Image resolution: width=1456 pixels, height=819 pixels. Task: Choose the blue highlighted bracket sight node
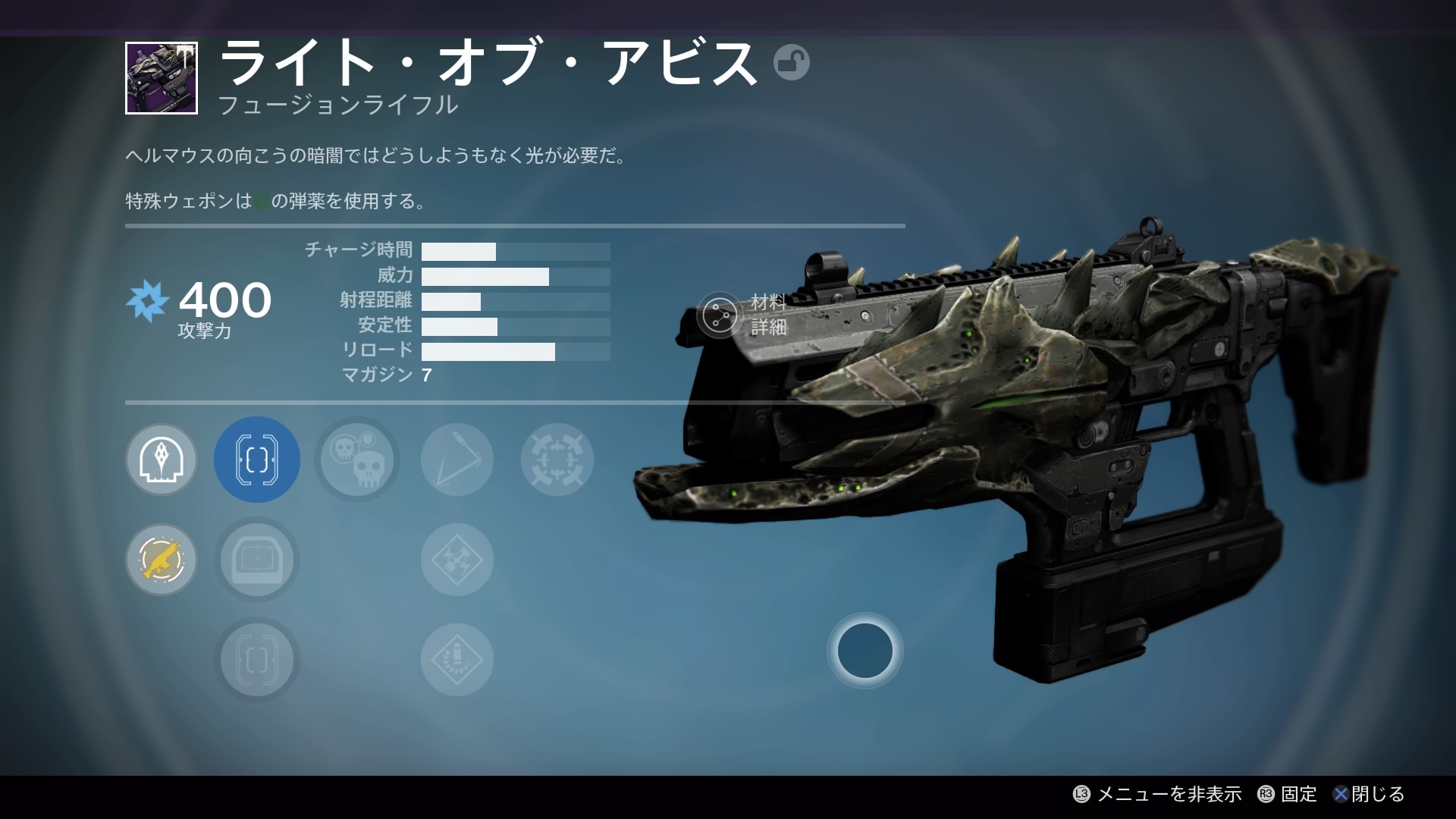click(257, 460)
